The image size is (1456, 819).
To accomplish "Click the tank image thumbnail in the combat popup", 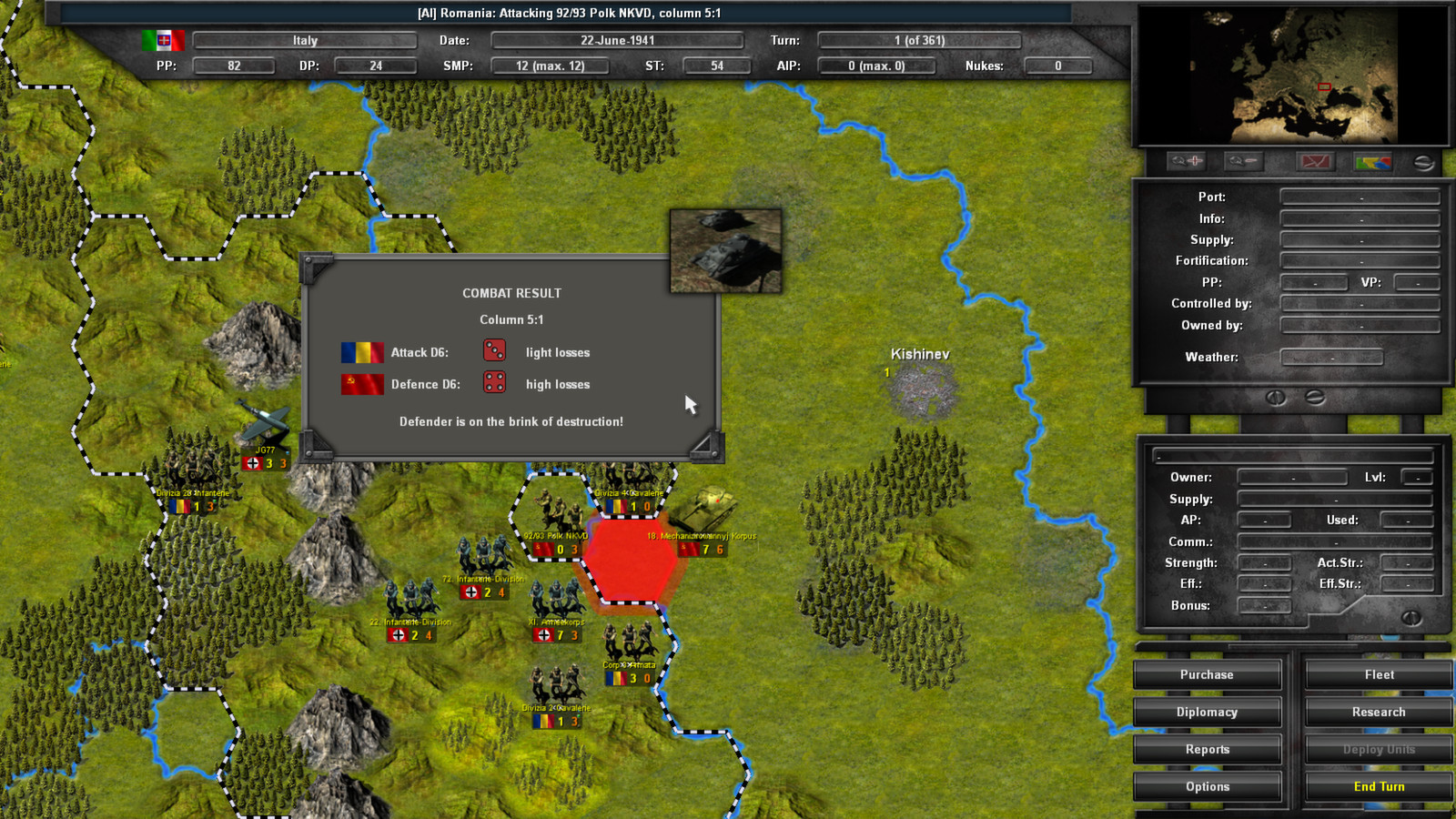I will click(x=725, y=249).
